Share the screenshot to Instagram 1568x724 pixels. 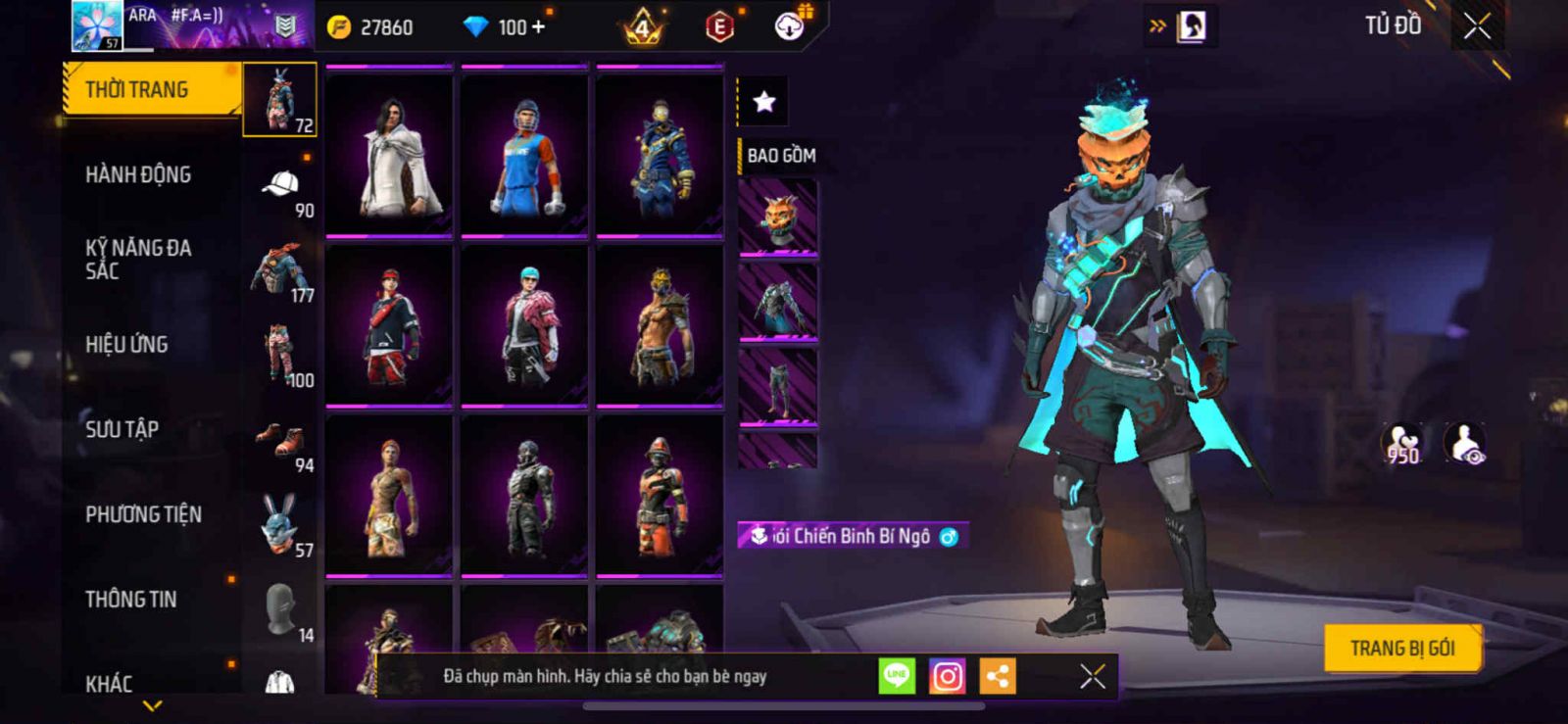947,676
